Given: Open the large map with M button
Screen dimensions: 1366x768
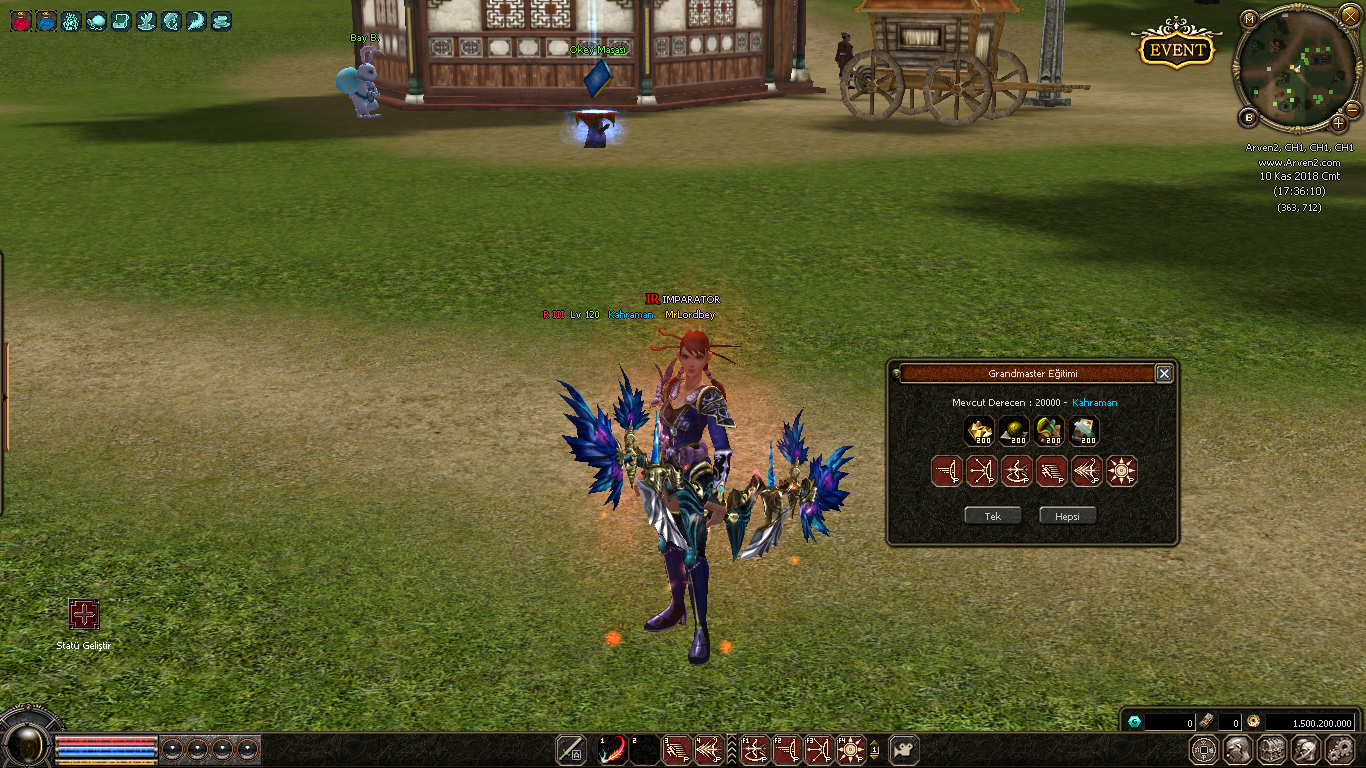Looking at the screenshot, I should (x=1250, y=18).
